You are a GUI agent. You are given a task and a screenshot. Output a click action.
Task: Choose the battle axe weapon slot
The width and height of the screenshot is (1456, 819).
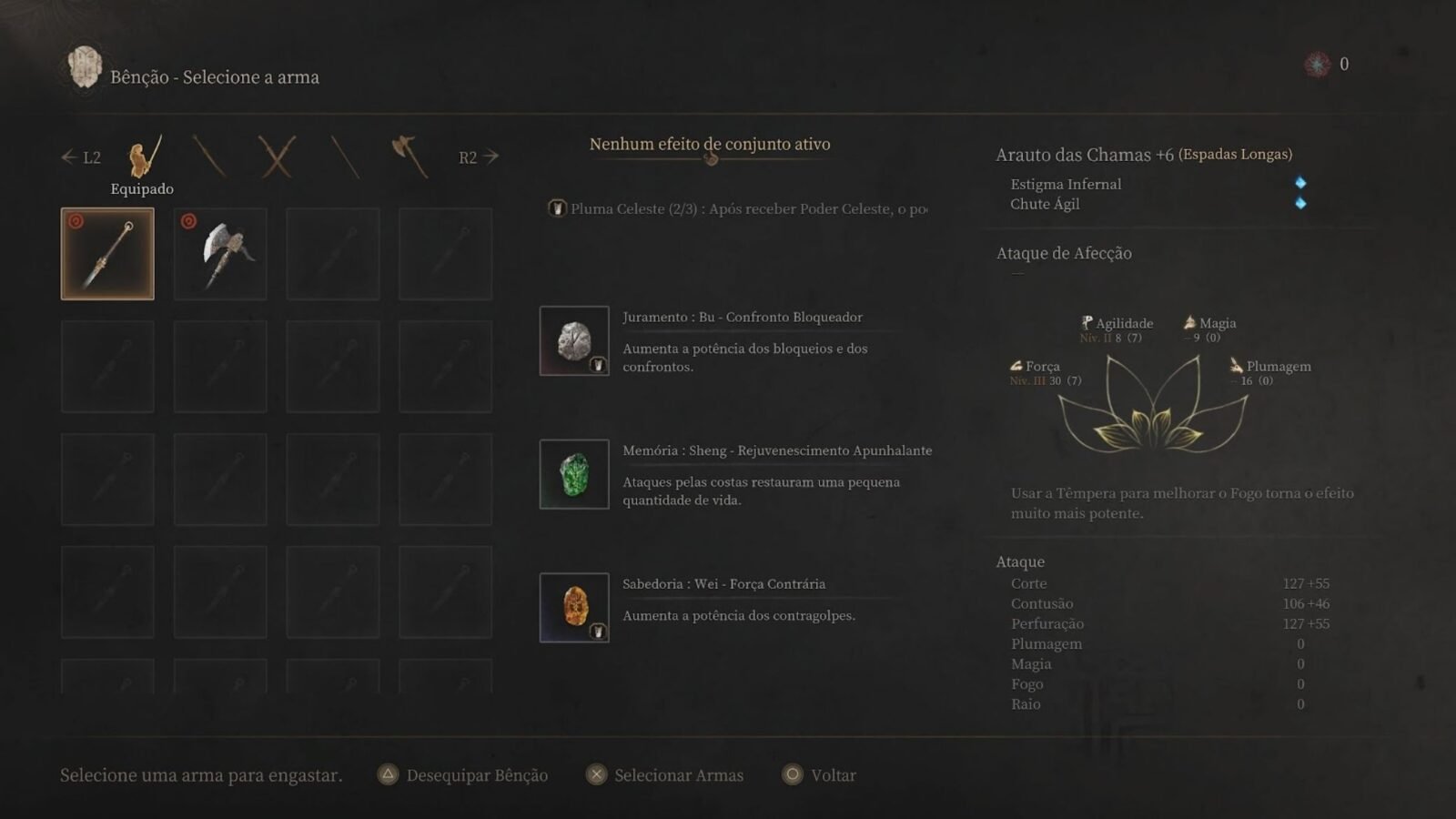tap(220, 254)
